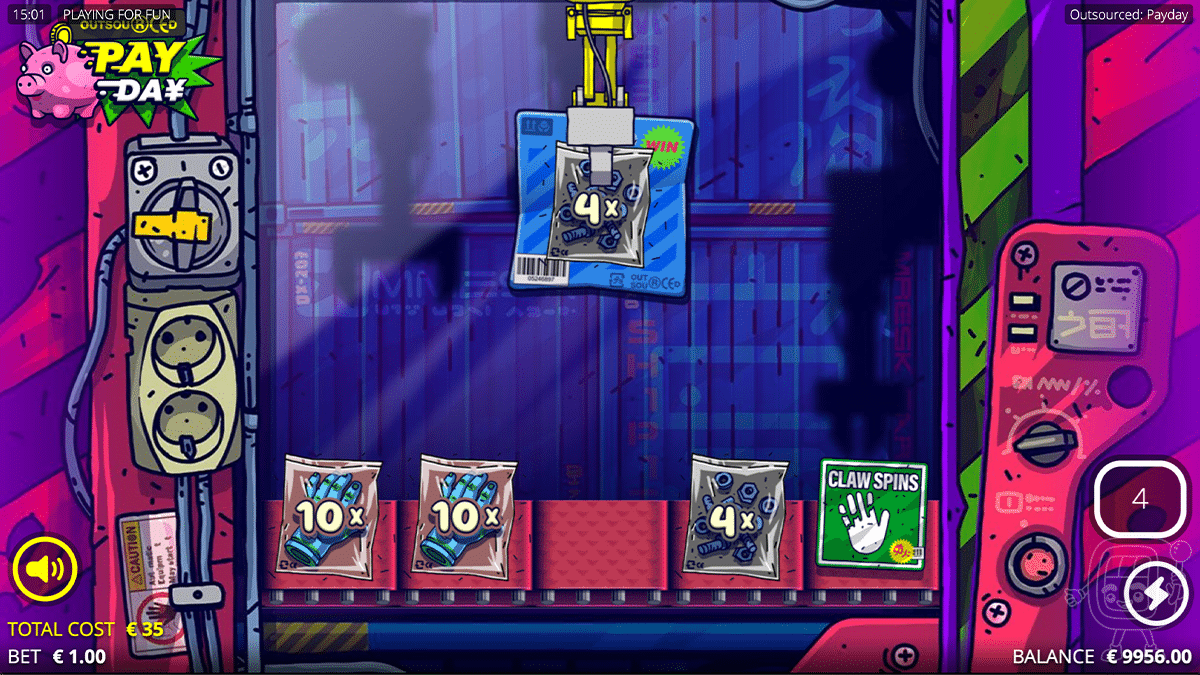Activate the lightning bolt turbo button
1200x675 pixels.
coord(1155,595)
